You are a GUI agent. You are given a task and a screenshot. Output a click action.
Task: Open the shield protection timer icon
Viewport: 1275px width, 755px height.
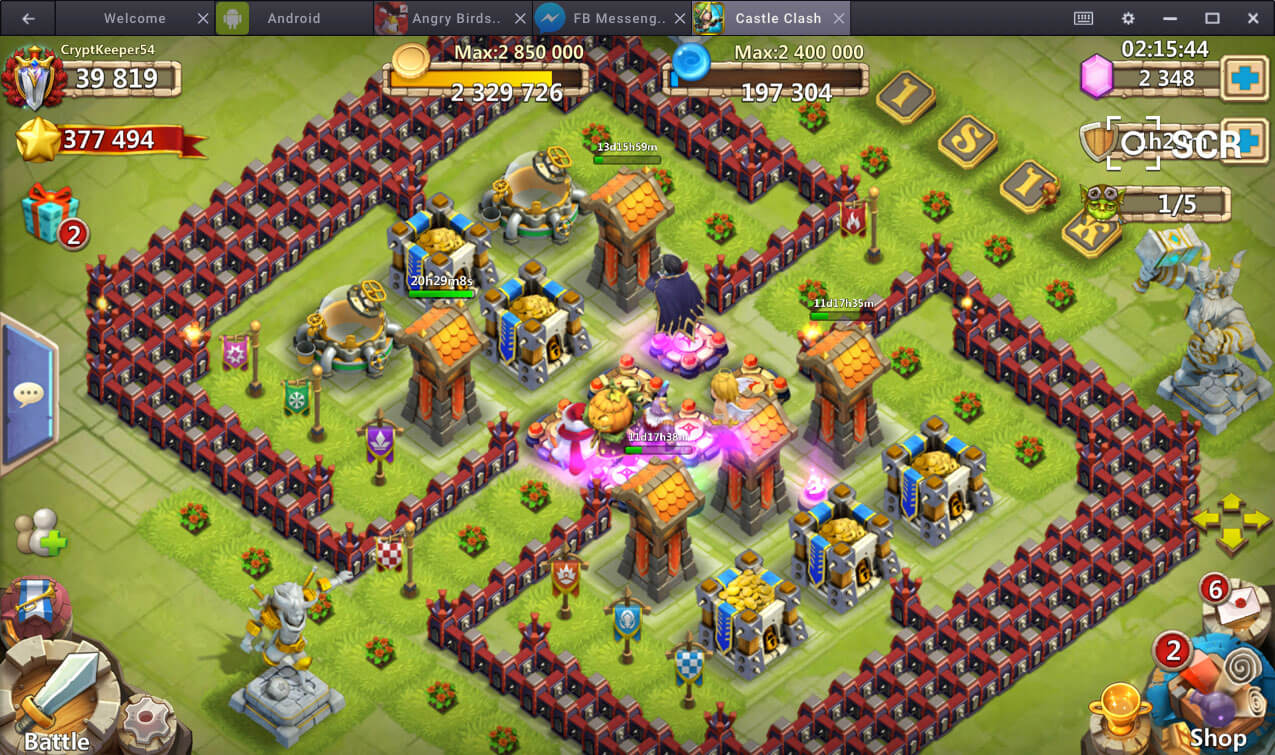tap(1098, 143)
